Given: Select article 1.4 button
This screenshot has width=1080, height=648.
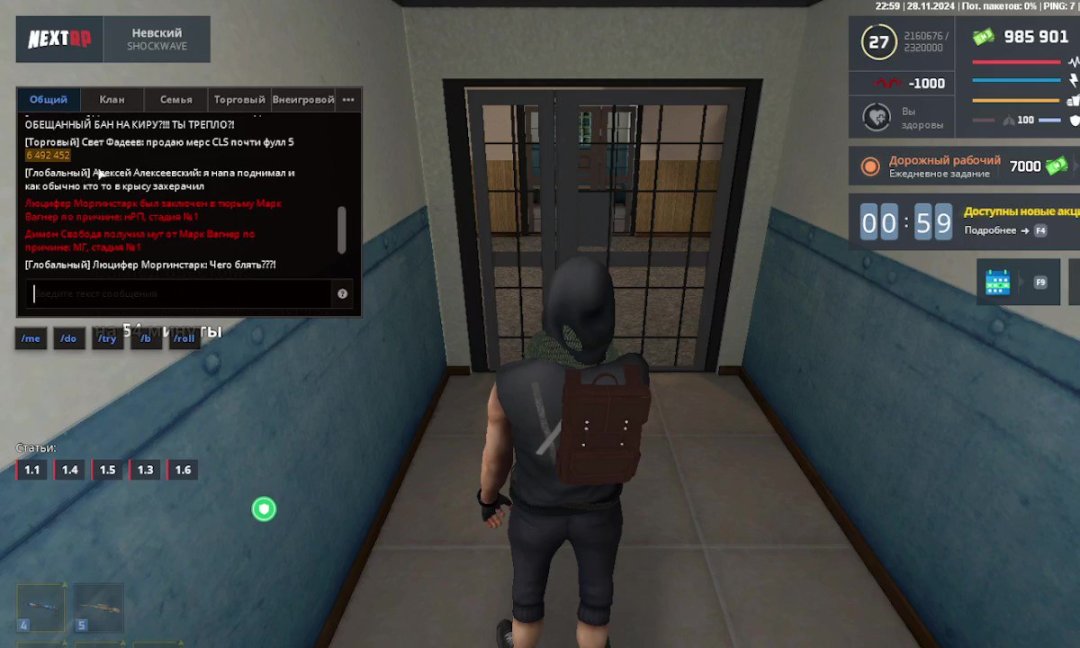Looking at the screenshot, I should coord(70,470).
